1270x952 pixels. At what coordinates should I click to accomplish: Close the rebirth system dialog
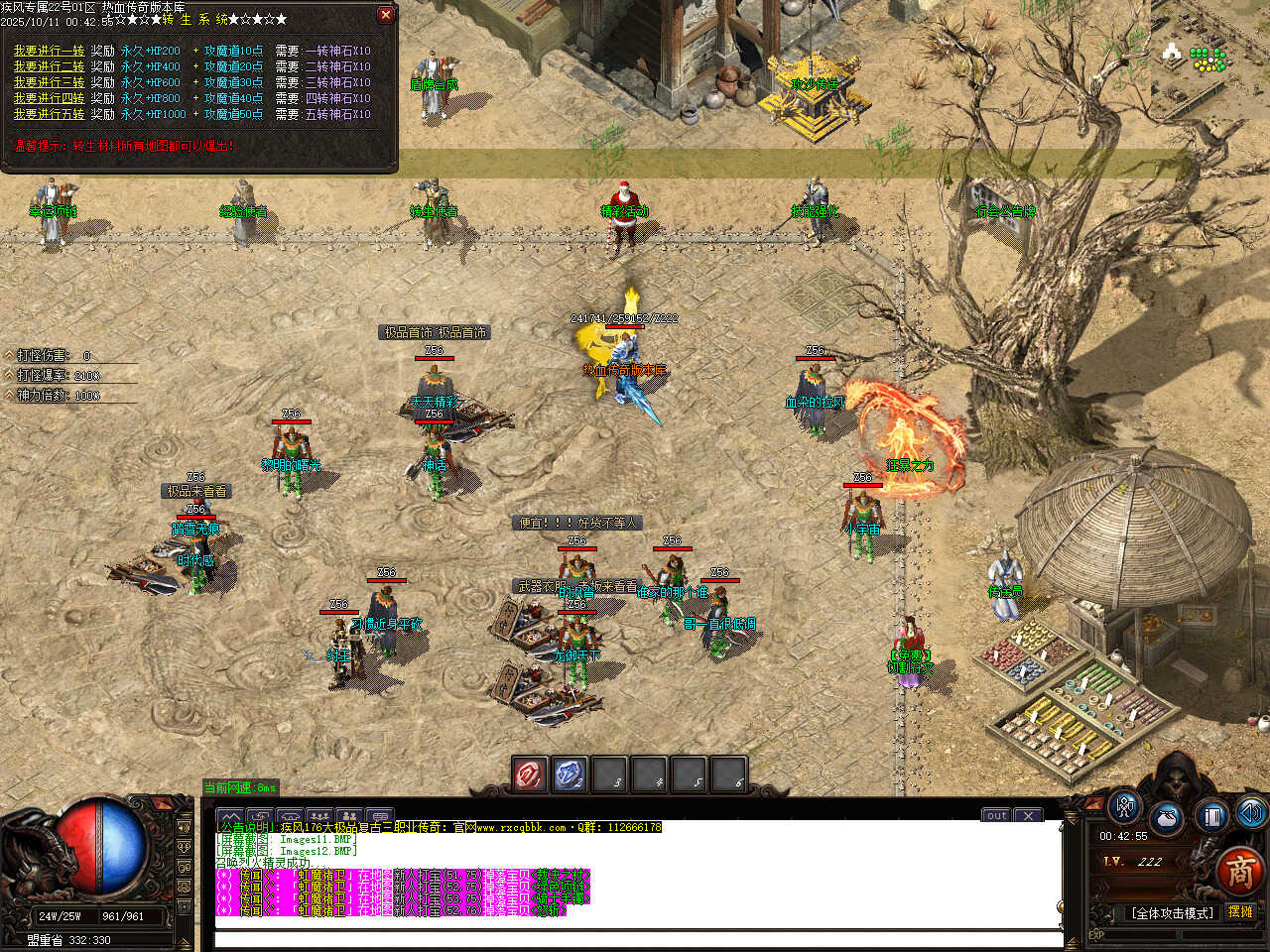[386, 15]
